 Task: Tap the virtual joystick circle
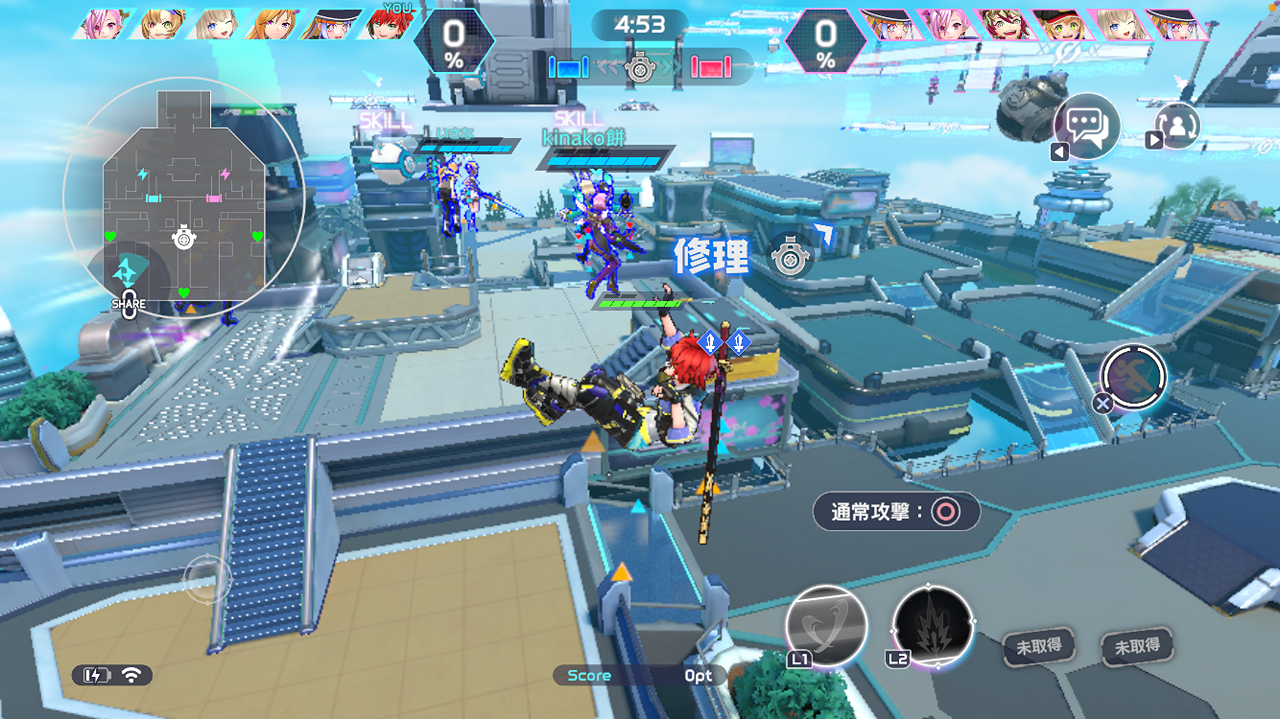point(208,578)
